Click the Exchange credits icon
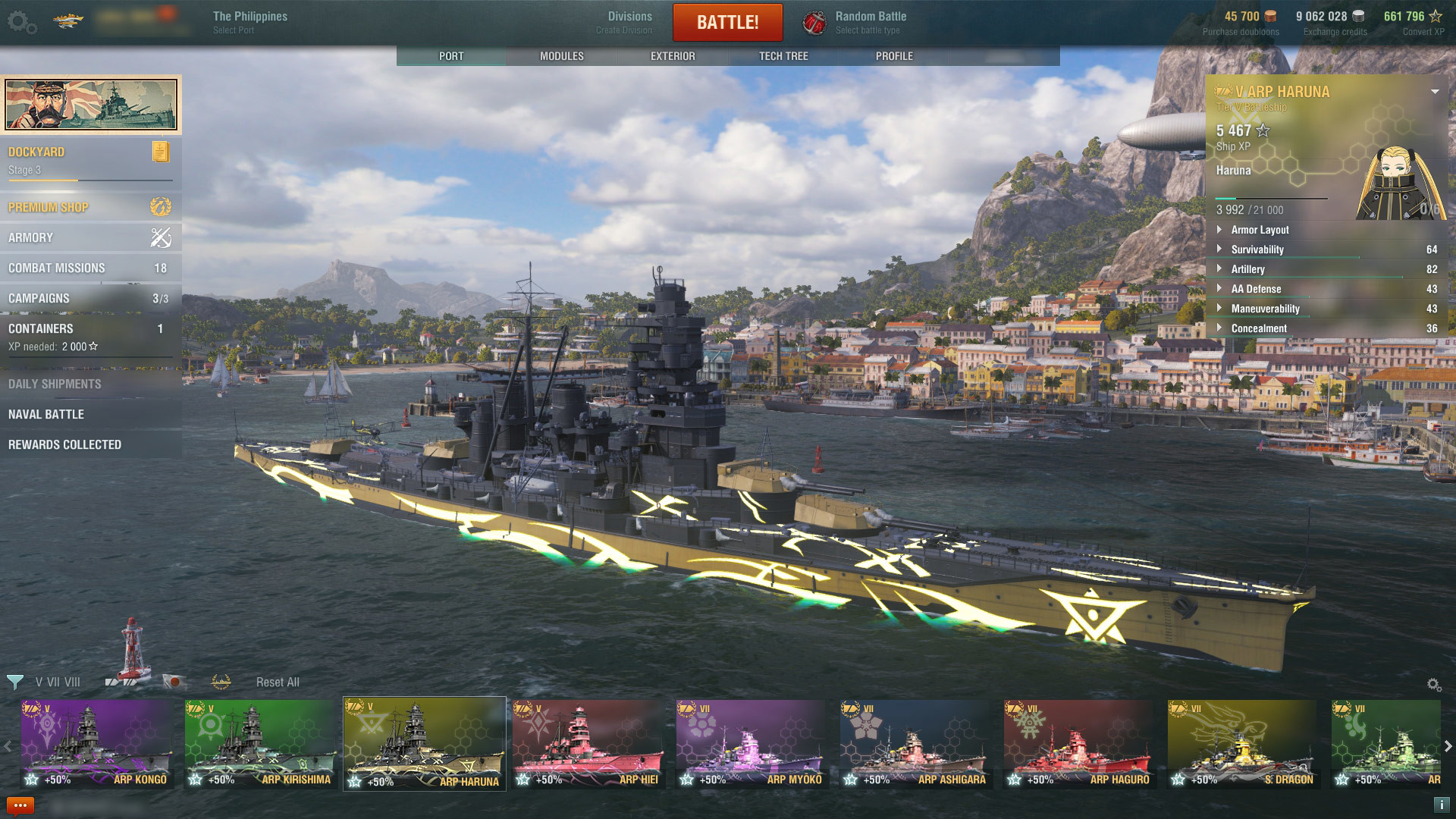Screen dimensions: 1456x819 point(1357,16)
